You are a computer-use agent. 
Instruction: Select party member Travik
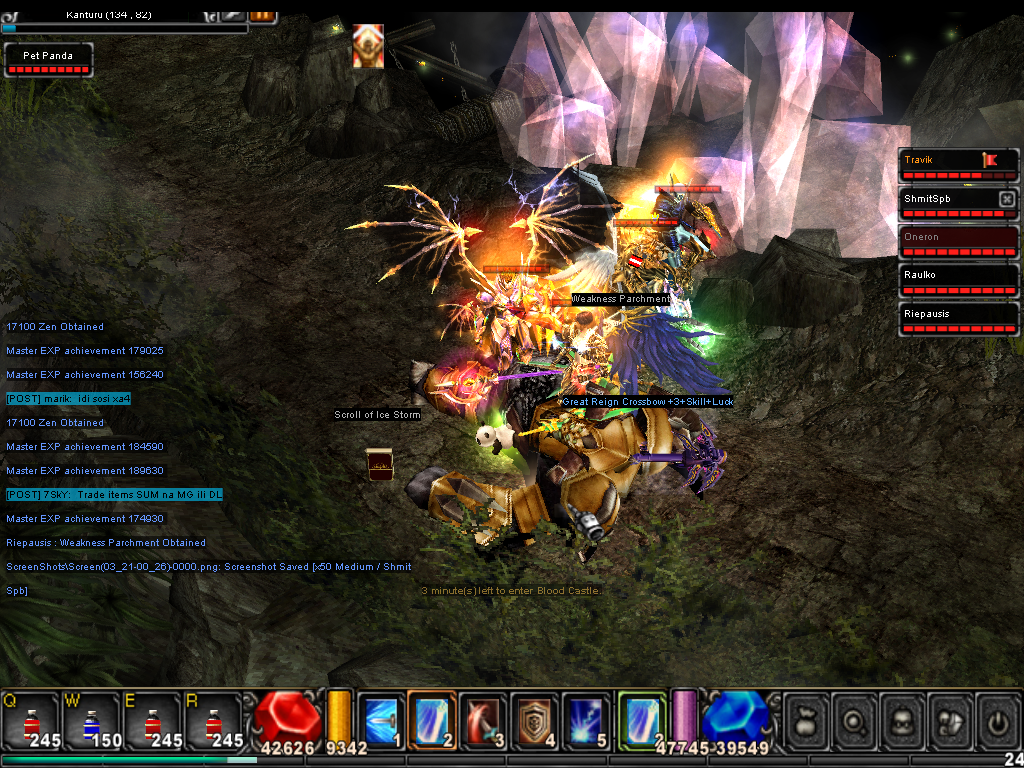(958, 164)
